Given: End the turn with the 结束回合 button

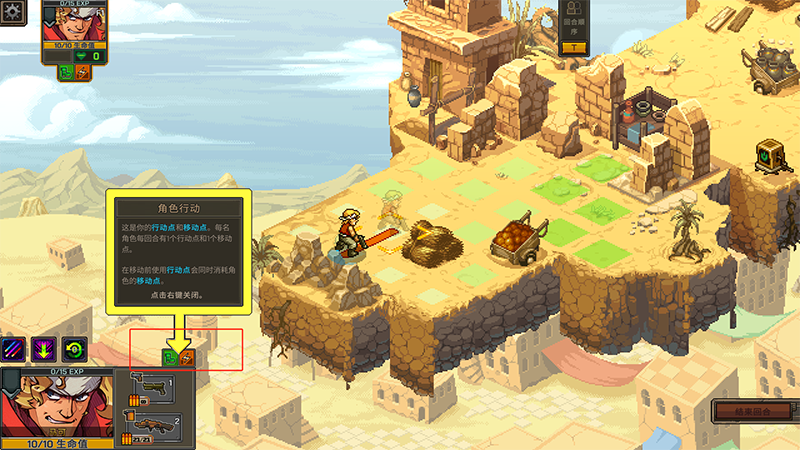Looking at the screenshot, I should tap(753, 411).
